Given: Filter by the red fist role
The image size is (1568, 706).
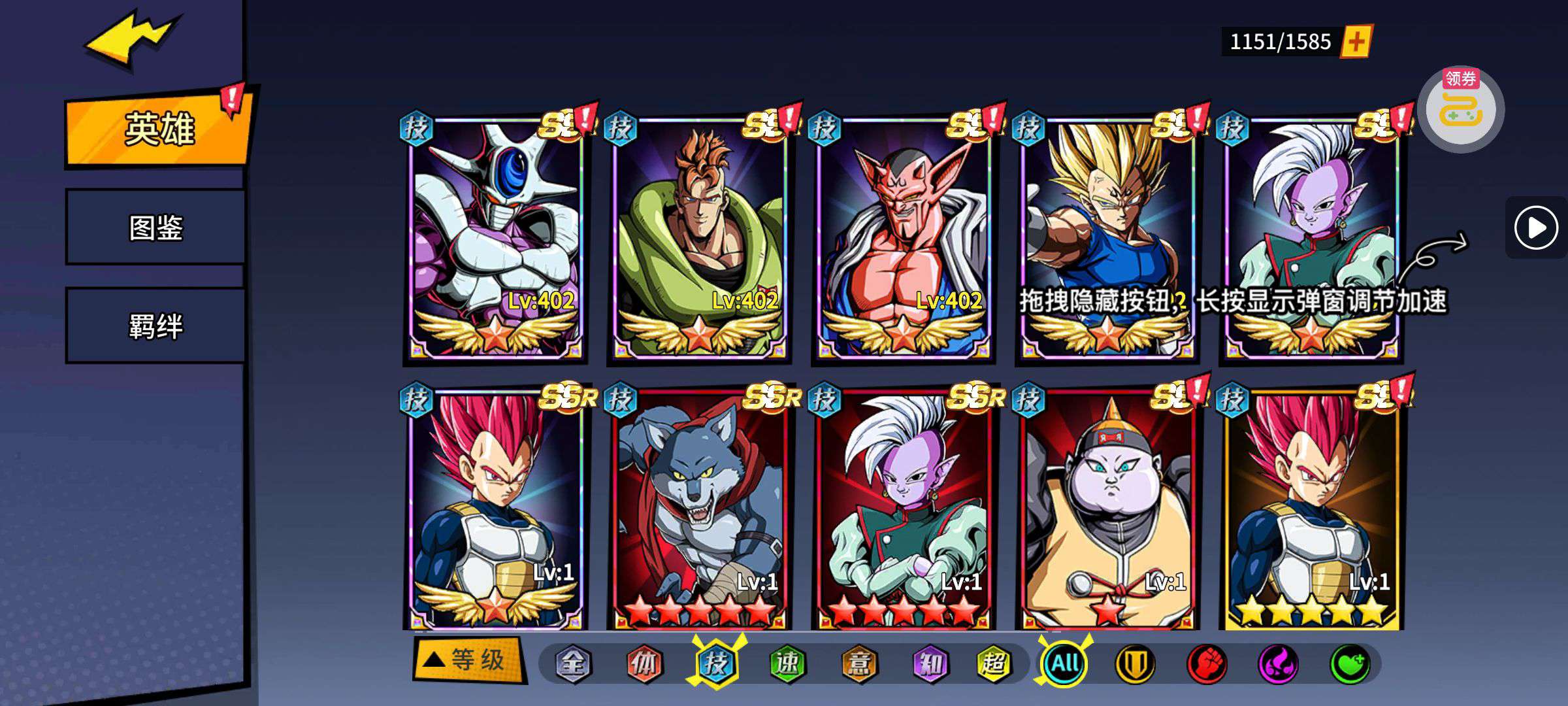Looking at the screenshot, I should (x=1206, y=664).
